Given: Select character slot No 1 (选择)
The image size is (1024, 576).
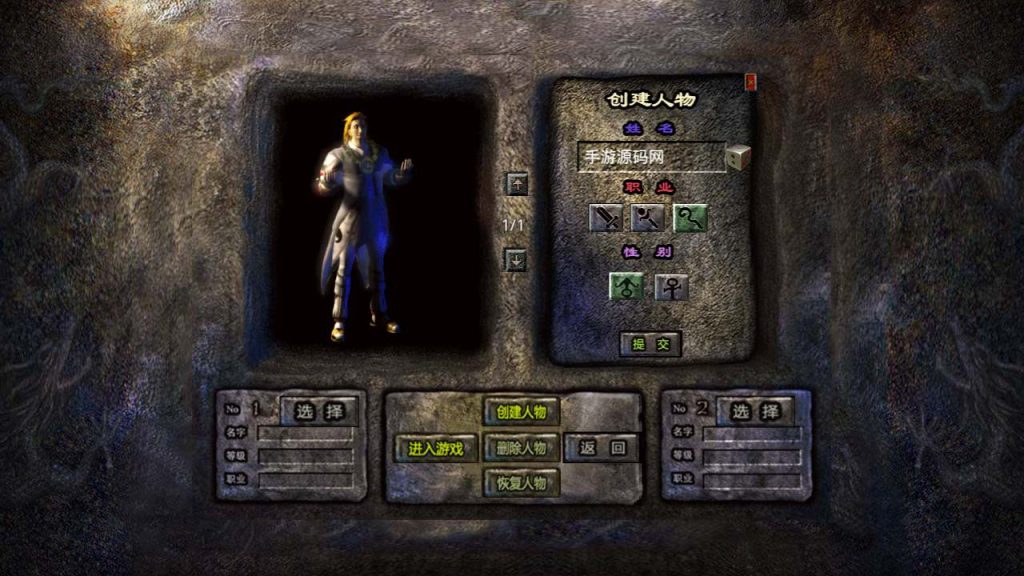Looking at the screenshot, I should [318, 411].
